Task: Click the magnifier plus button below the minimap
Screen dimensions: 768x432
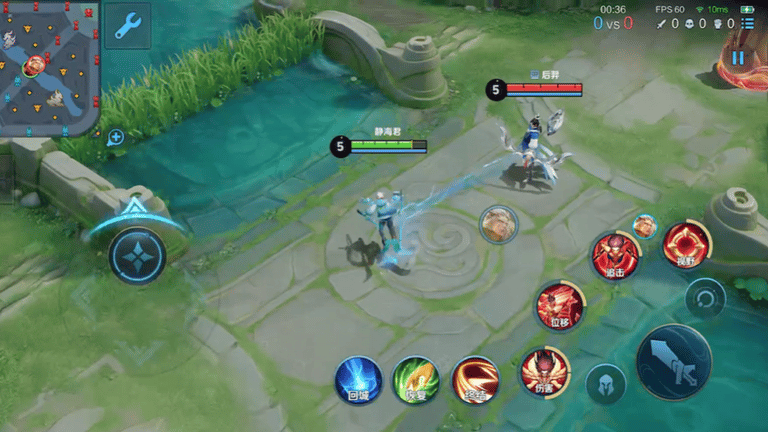Action: 116,137
